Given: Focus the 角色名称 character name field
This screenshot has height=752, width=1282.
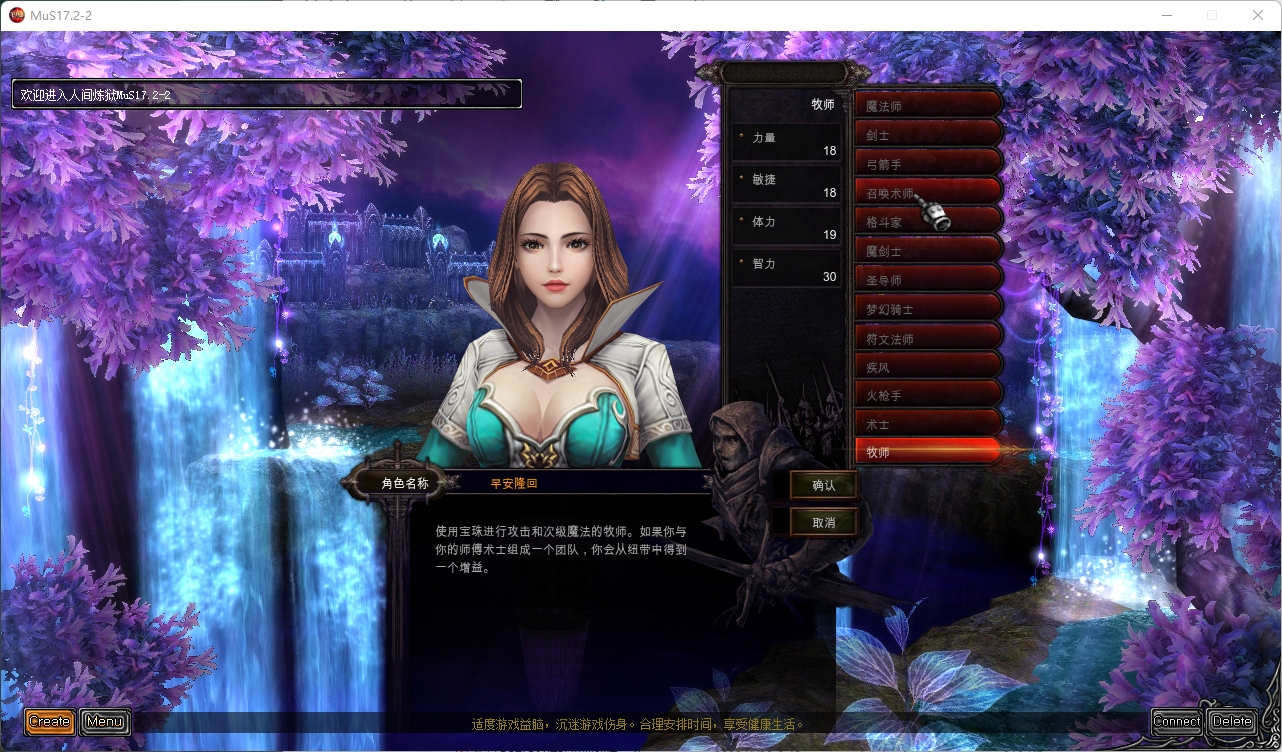Looking at the screenshot, I should pyautogui.click(x=580, y=483).
